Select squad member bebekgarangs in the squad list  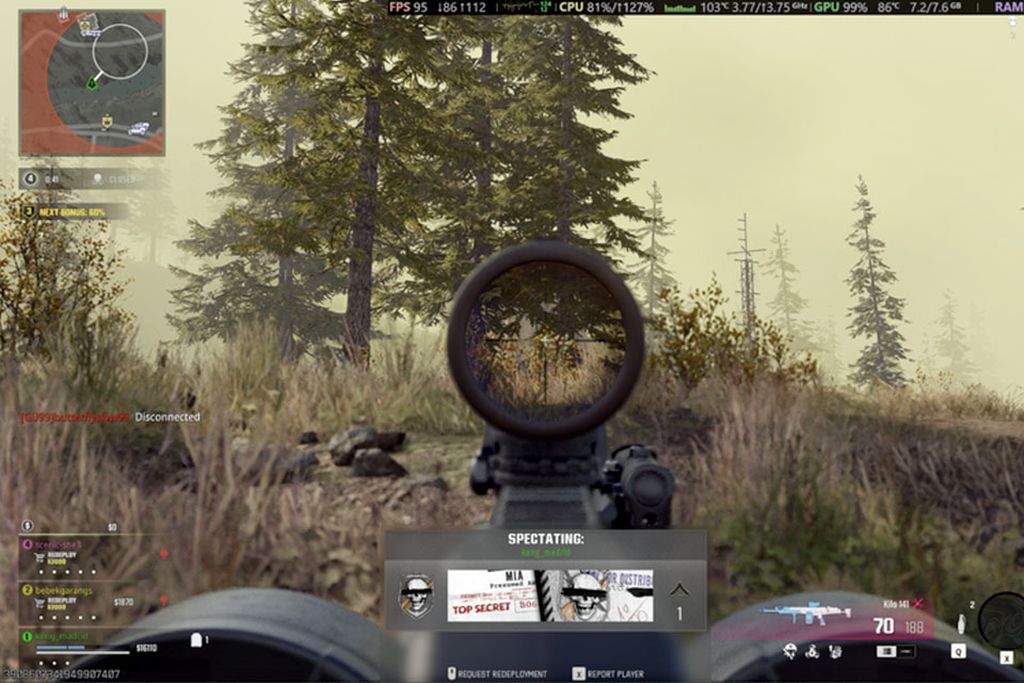(68, 591)
